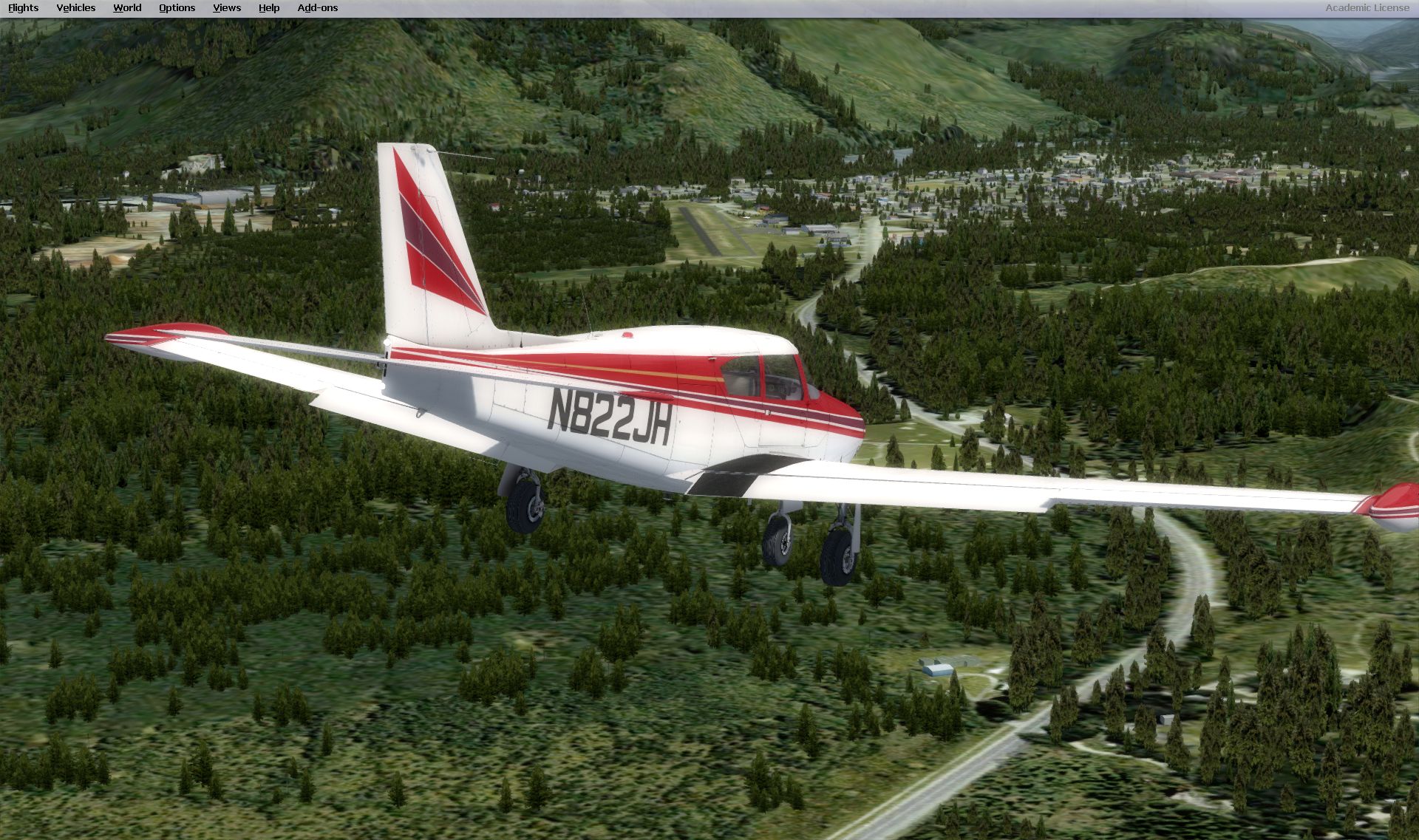Show the Options menu

coord(177,8)
